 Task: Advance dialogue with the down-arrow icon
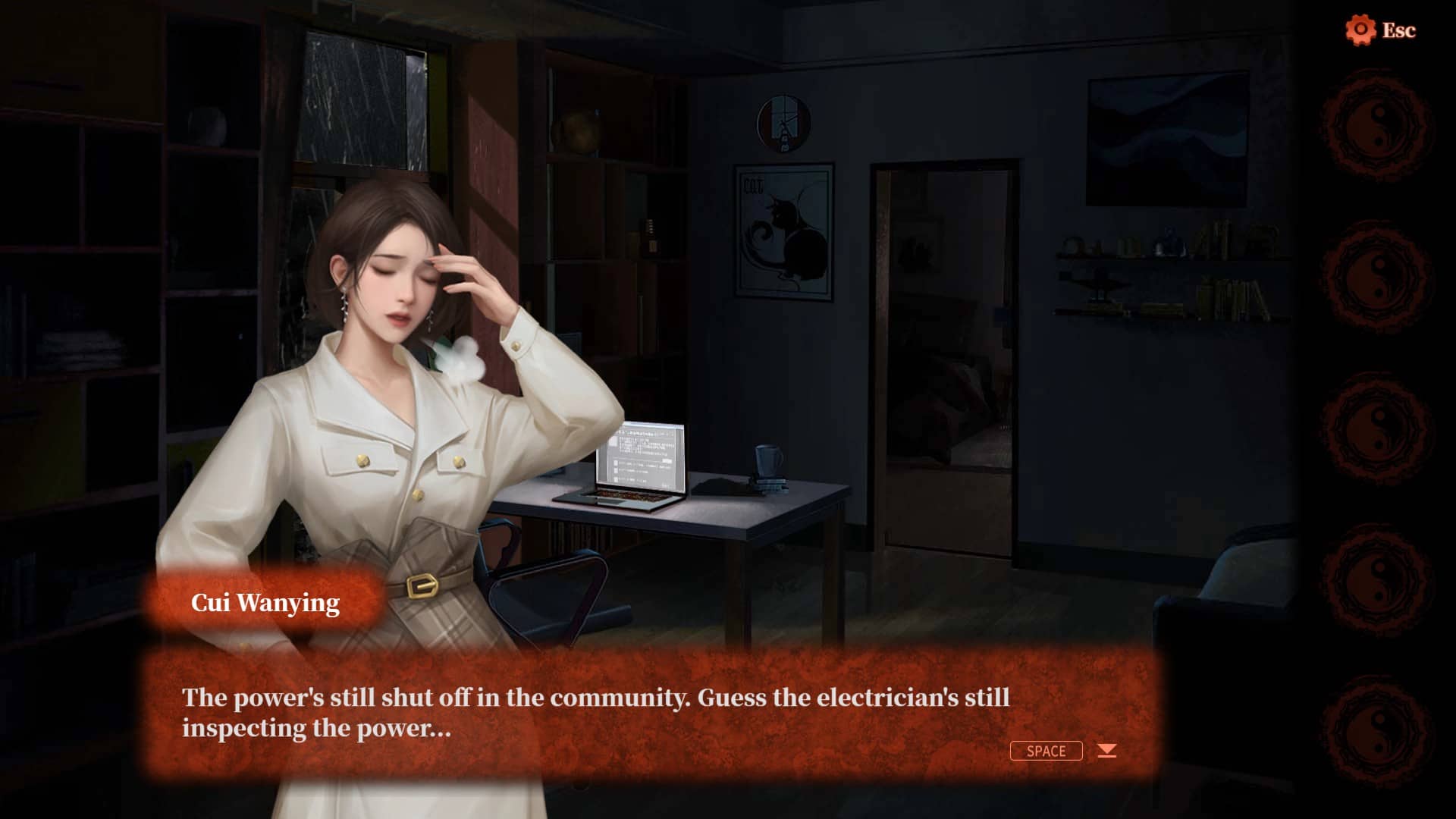coord(1107,751)
